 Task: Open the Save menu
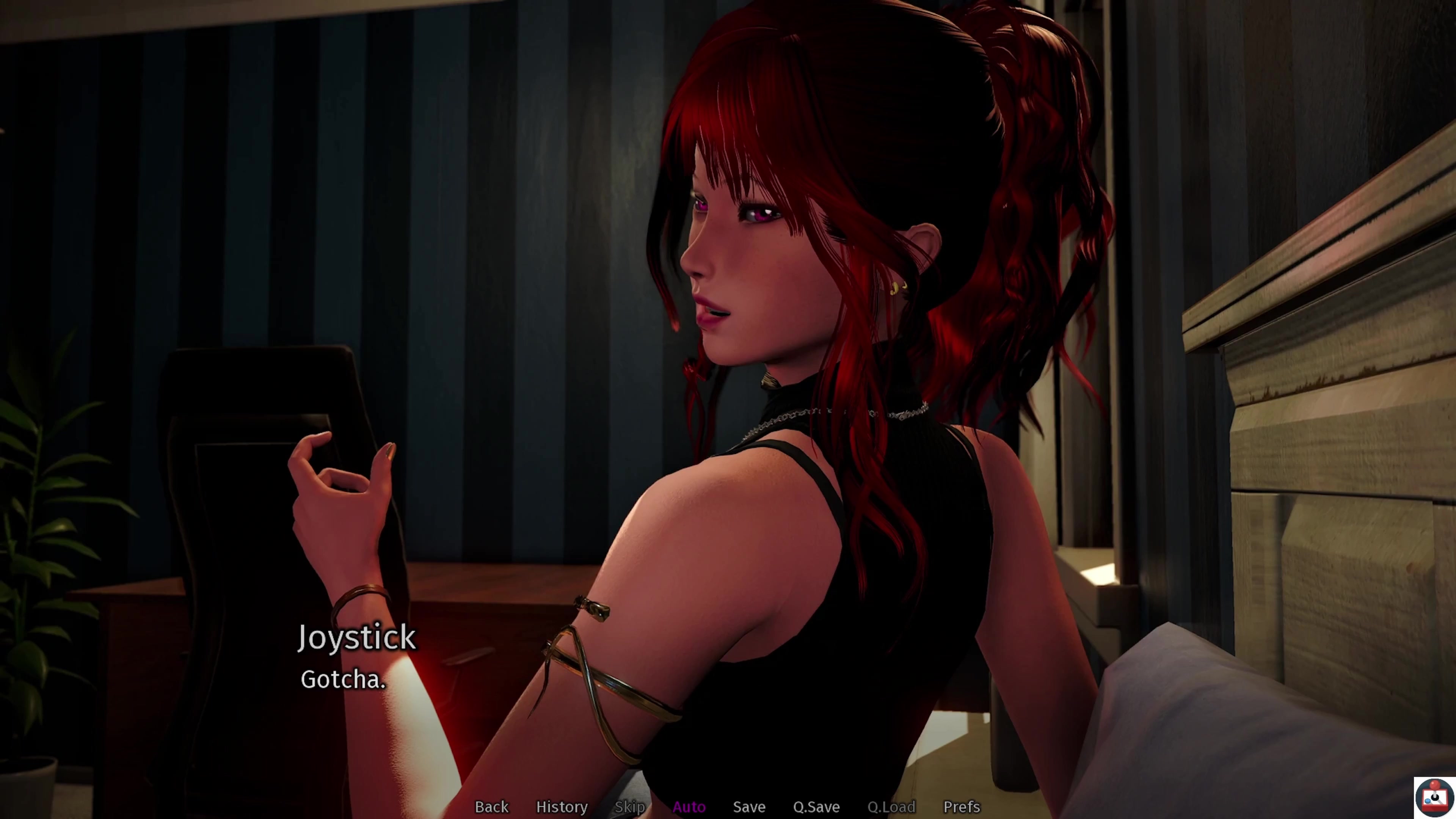click(749, 806)
